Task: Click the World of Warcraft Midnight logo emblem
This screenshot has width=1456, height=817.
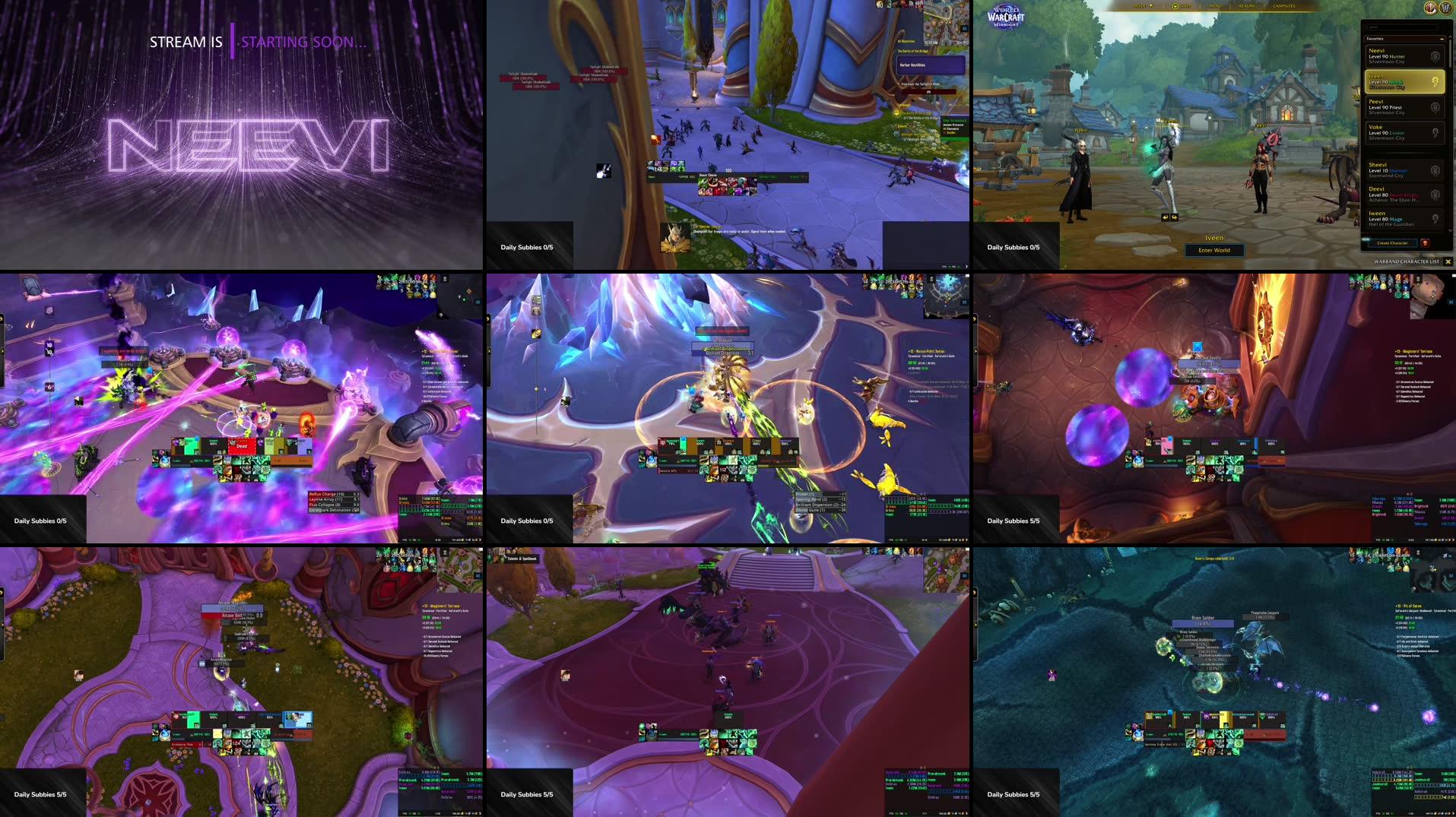Action: (x=1007, y=16)
